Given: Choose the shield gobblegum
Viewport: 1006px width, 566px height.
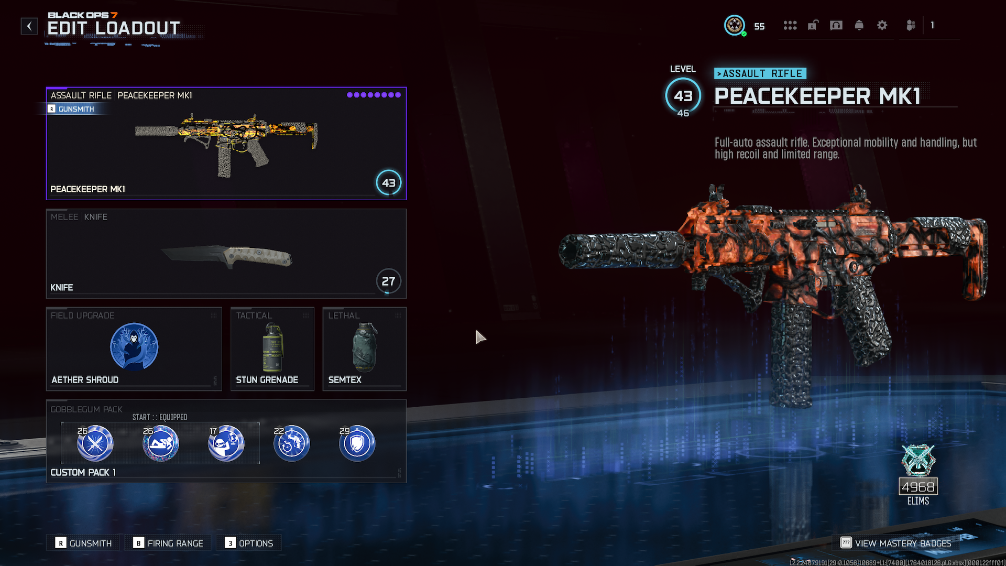Looking at the screenshot, I should (x=357, y=443).
